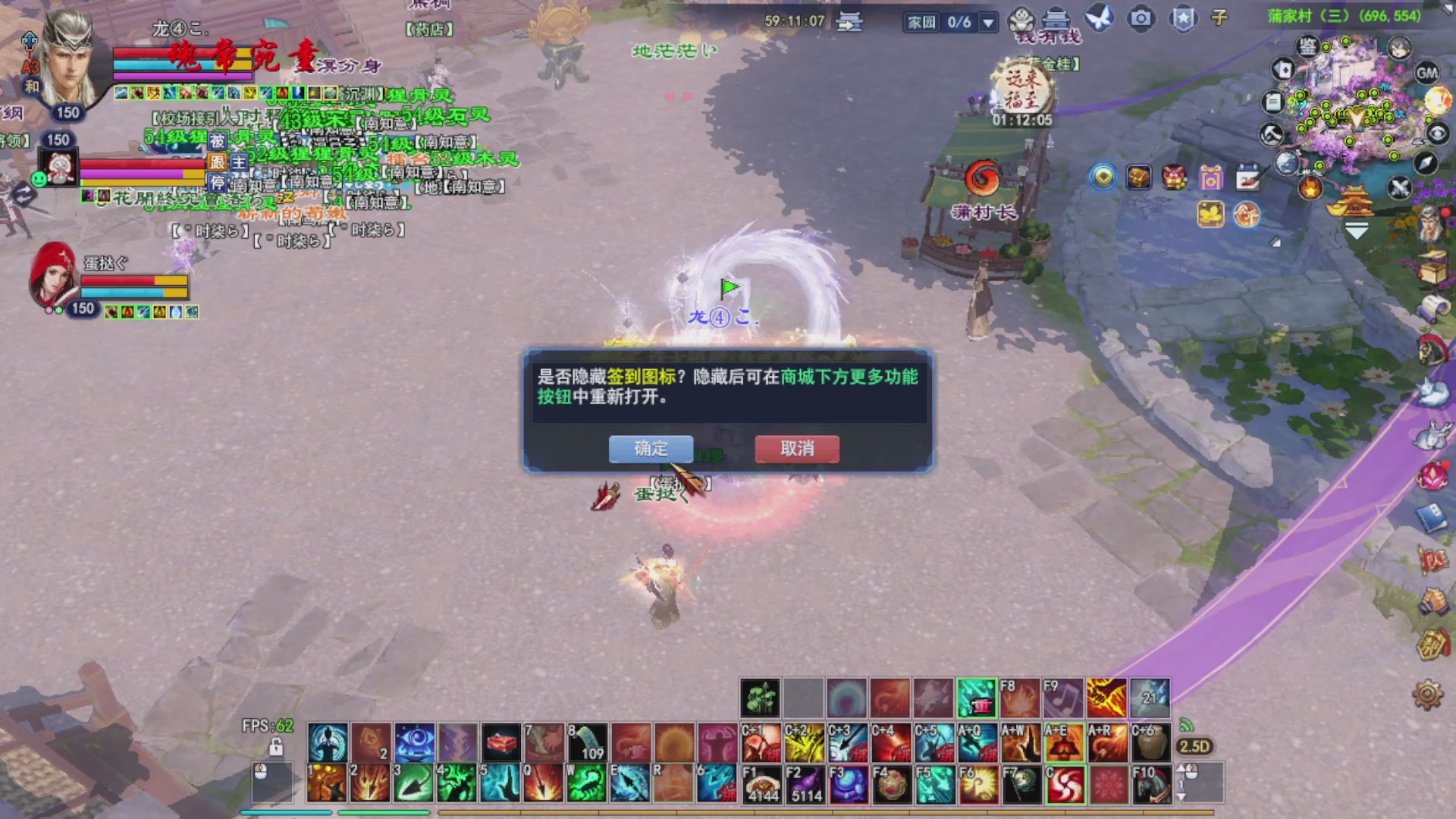The height and width of the screenshot is (819, 1456).
Task: Click the crossed swords PK icon on right side
Action: [x=1399, y=187]
